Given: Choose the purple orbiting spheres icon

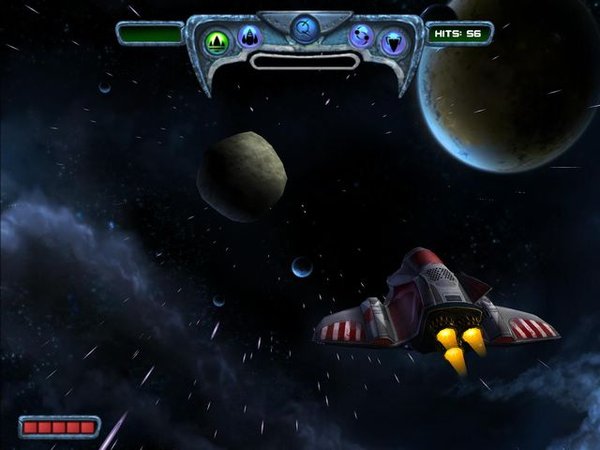Looking at the screenshot, I should 361,38.
